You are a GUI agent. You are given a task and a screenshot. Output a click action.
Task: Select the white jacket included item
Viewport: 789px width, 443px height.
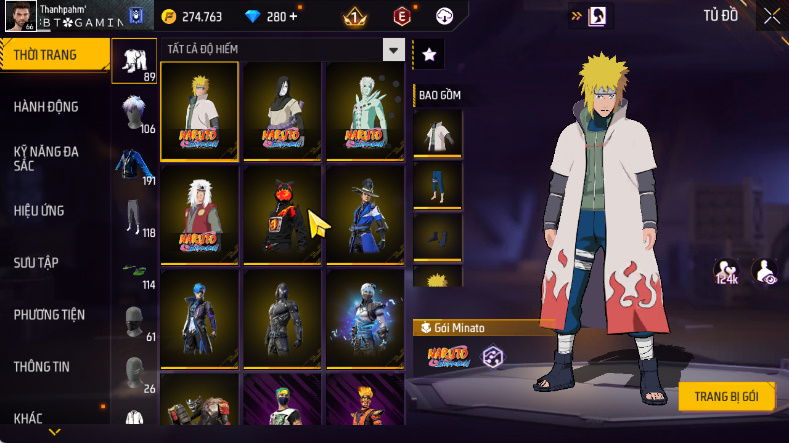(x=438, y=133)
